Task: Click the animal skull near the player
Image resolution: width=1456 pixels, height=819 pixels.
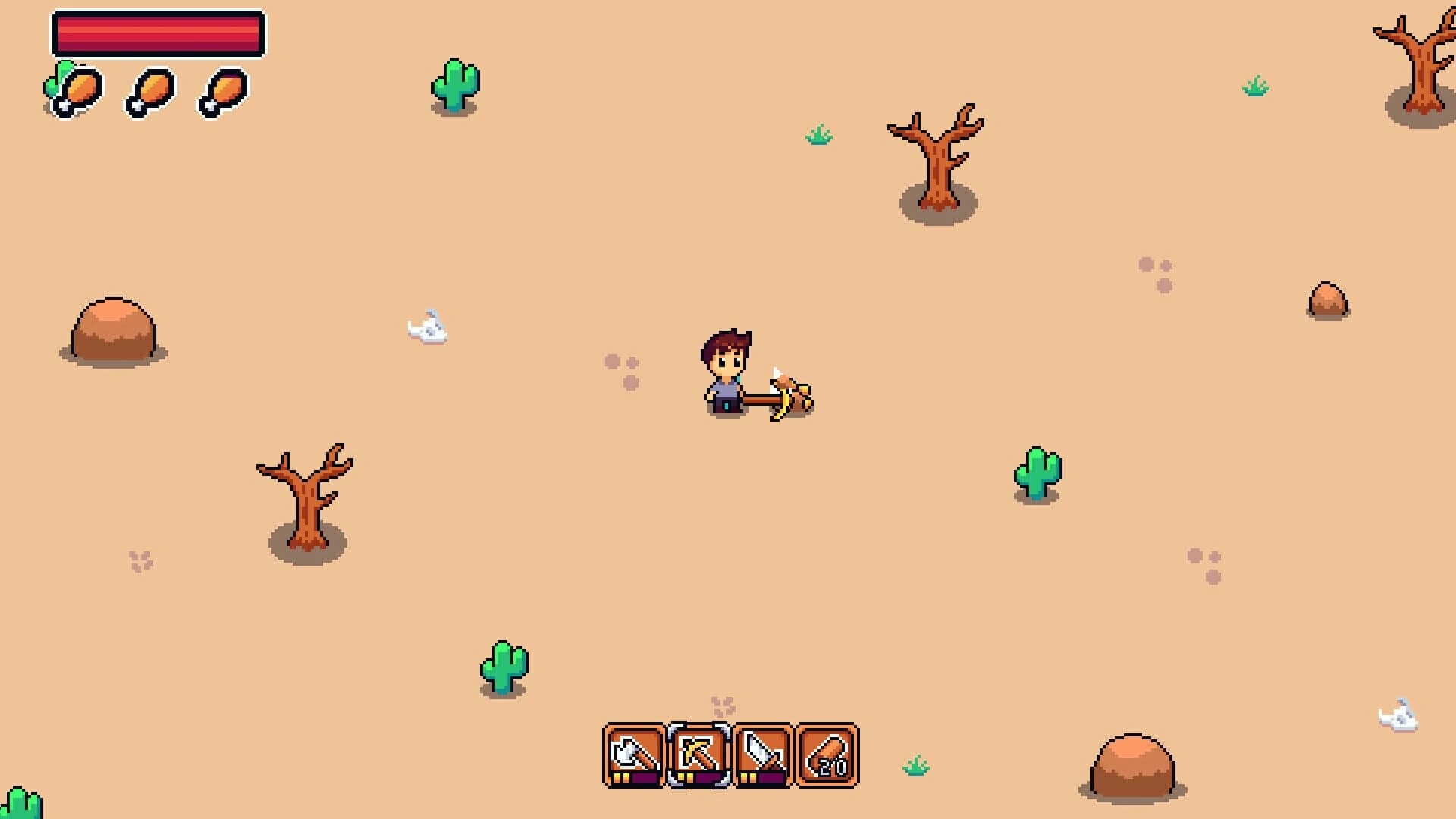Action: (x=427, y=328)
